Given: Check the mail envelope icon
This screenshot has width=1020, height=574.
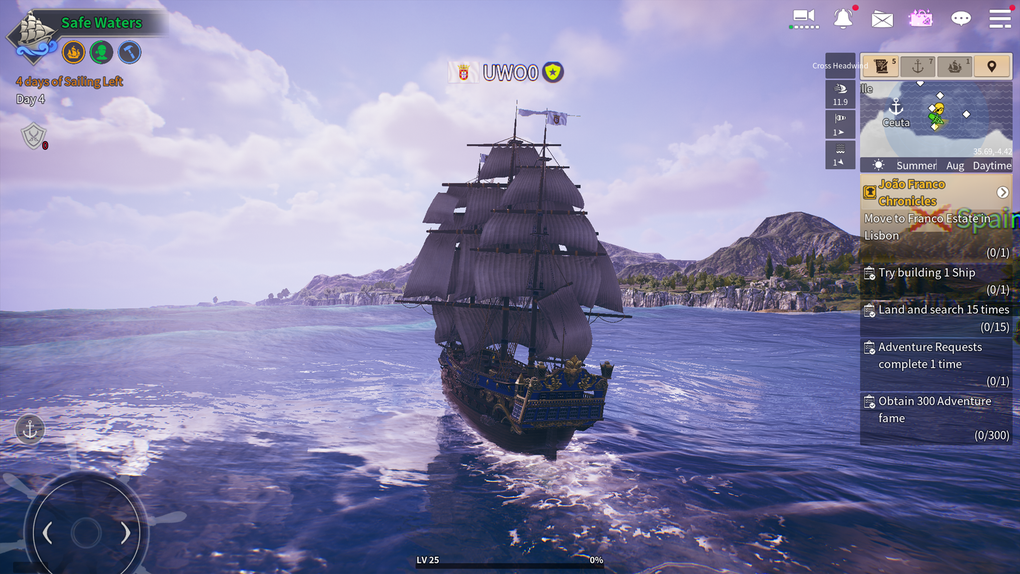Looking at the screenshot, I should tap(882, 19).
